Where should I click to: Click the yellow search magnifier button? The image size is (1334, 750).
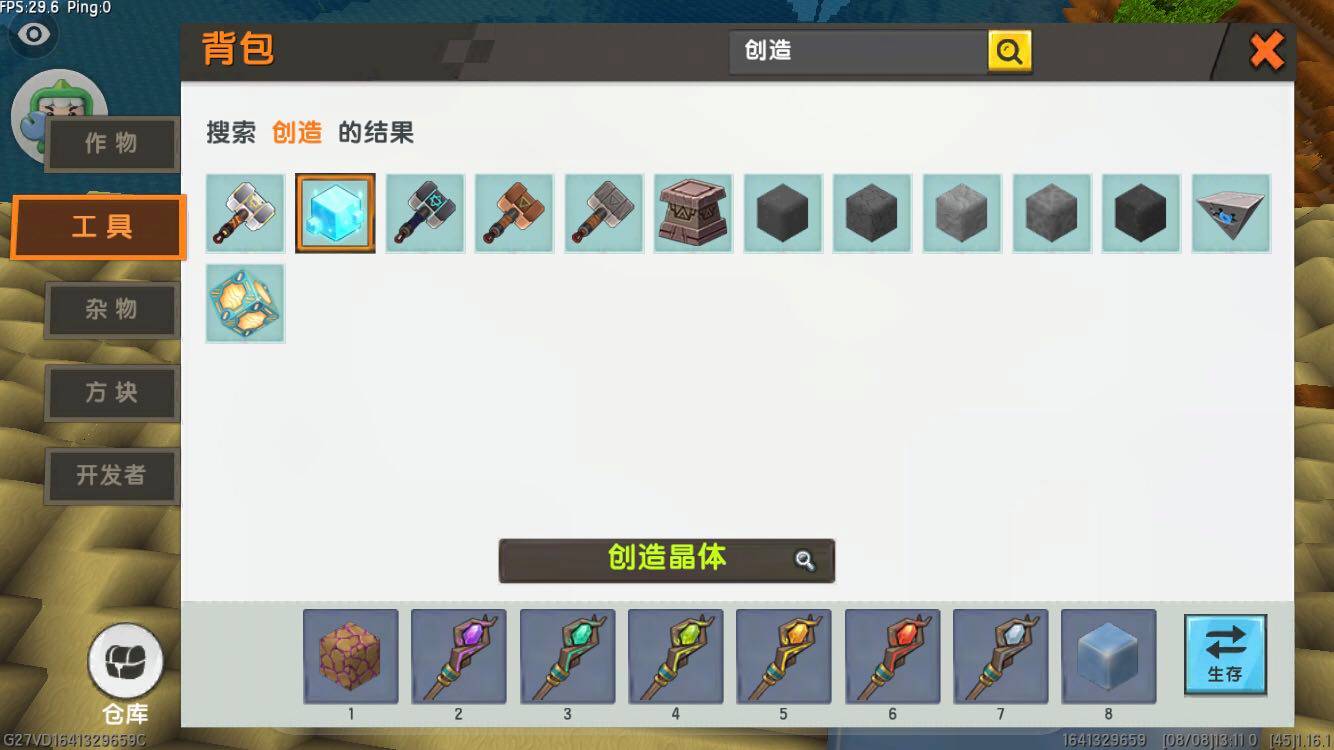pos(1009,50)
